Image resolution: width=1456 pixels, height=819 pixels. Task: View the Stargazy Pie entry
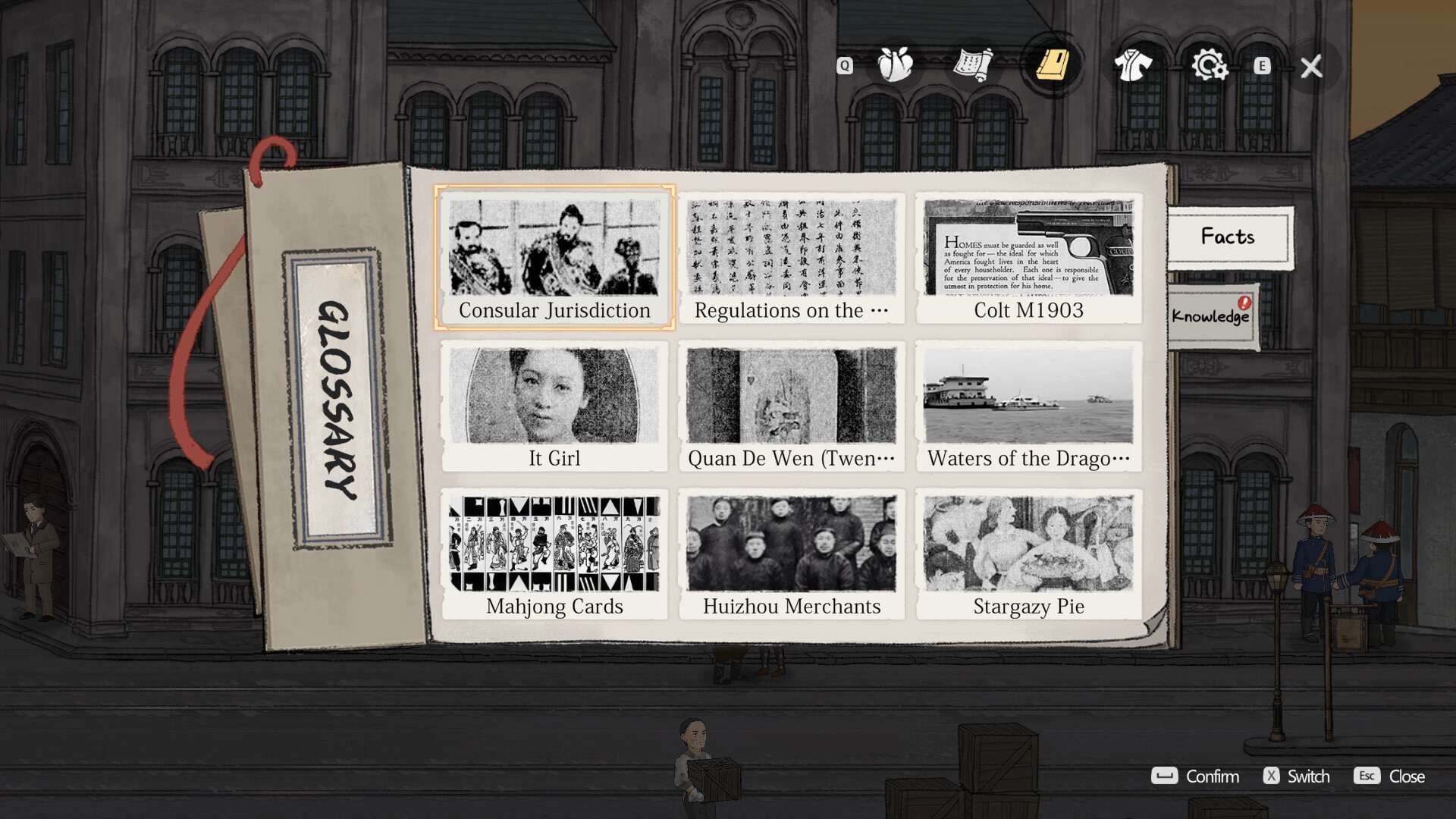tap(1029, 554)
